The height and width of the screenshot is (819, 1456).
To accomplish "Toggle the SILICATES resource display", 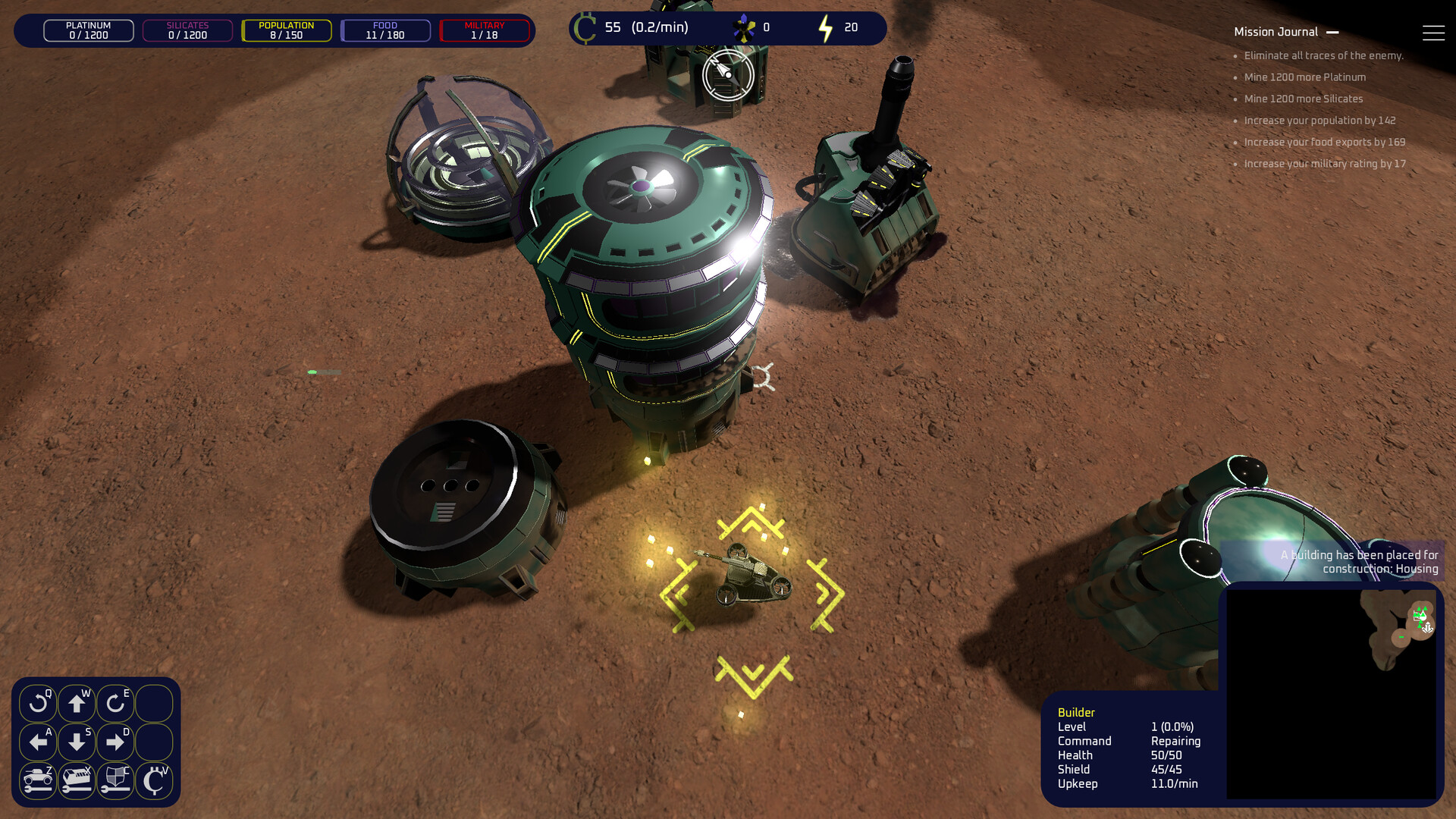I will click(x=187, y=30).
